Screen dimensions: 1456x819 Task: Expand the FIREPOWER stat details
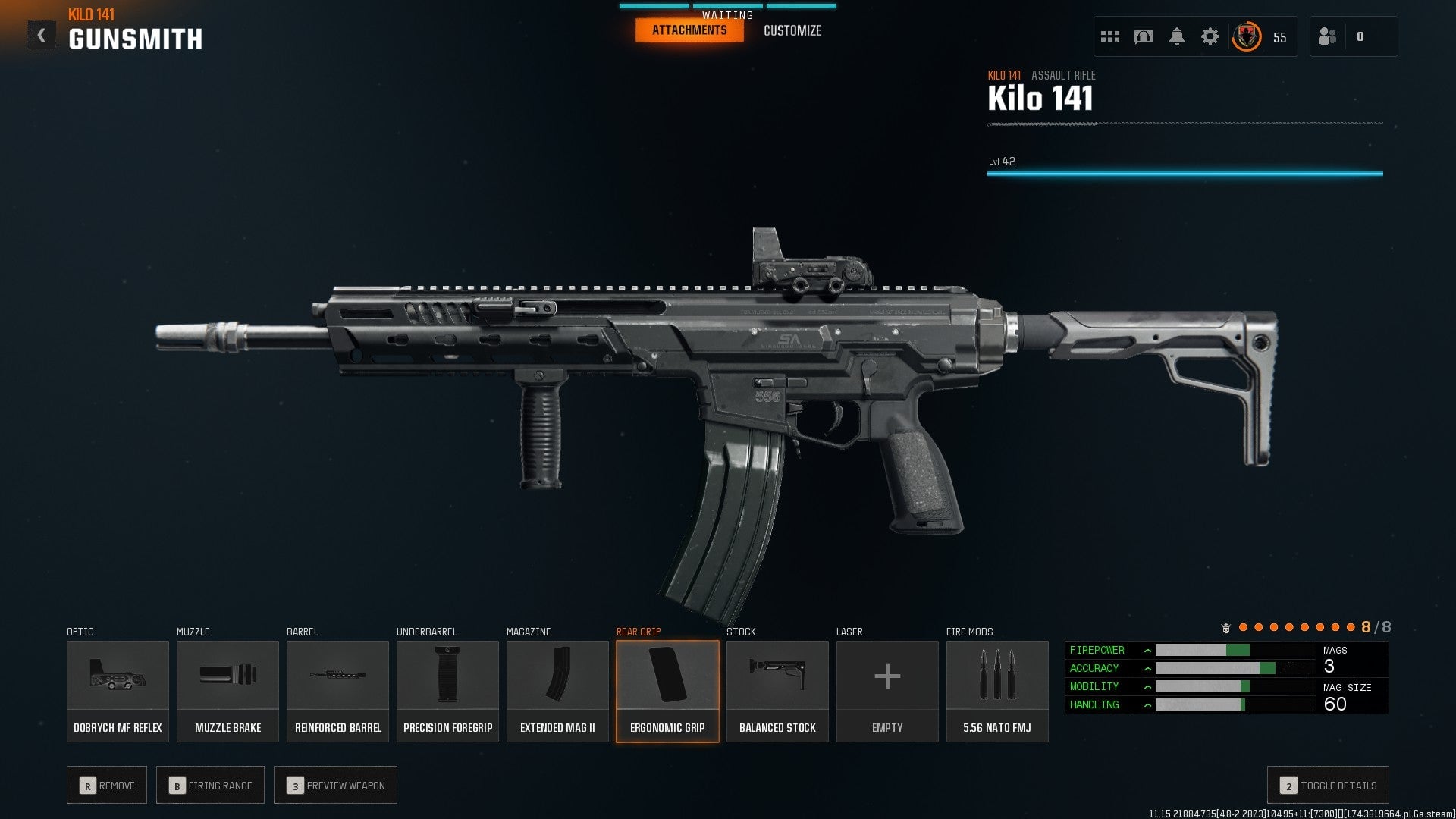(1147, 650)
